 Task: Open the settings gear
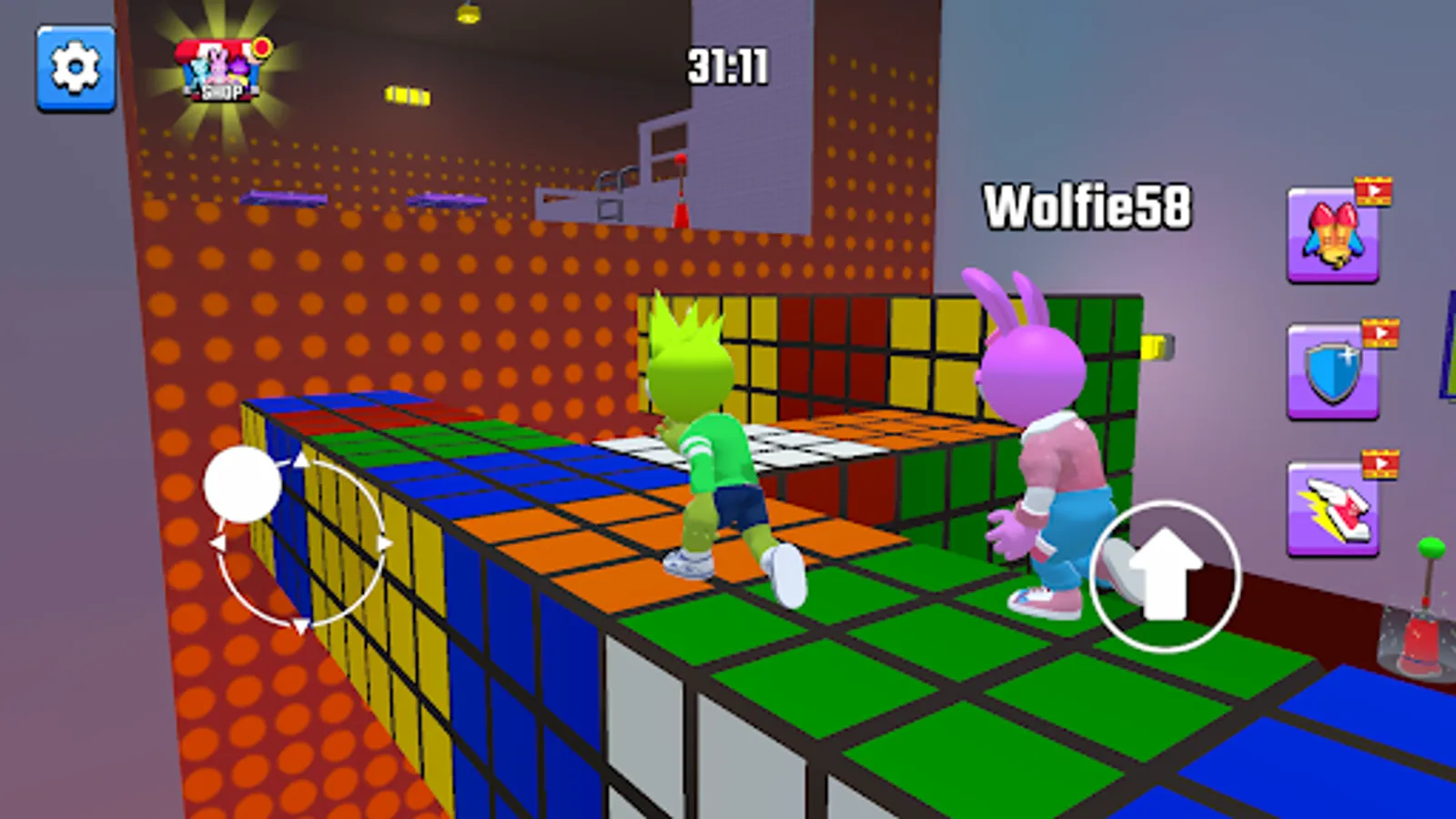click(x=75, y=66)
